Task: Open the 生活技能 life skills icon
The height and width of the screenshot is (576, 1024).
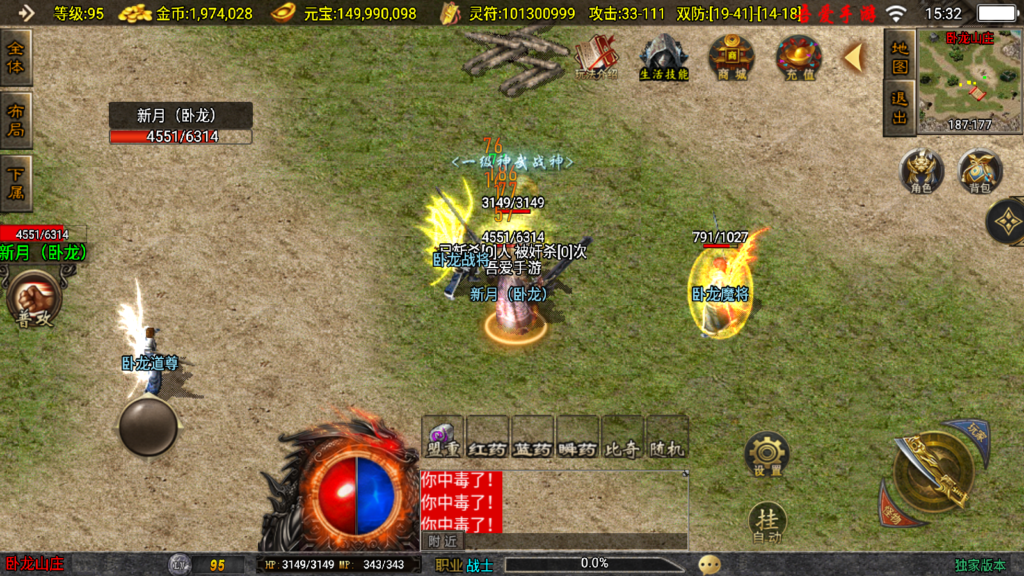Action: [664, 57]
